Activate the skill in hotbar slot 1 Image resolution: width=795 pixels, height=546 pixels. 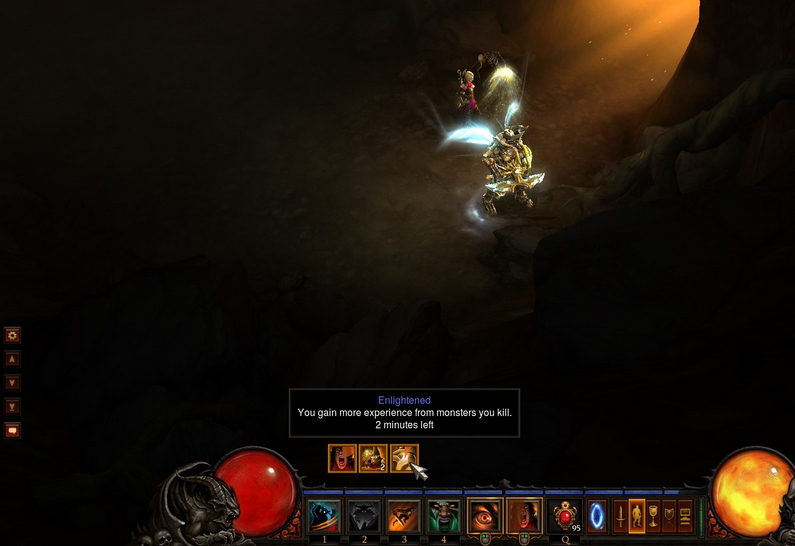pos(324,516)
